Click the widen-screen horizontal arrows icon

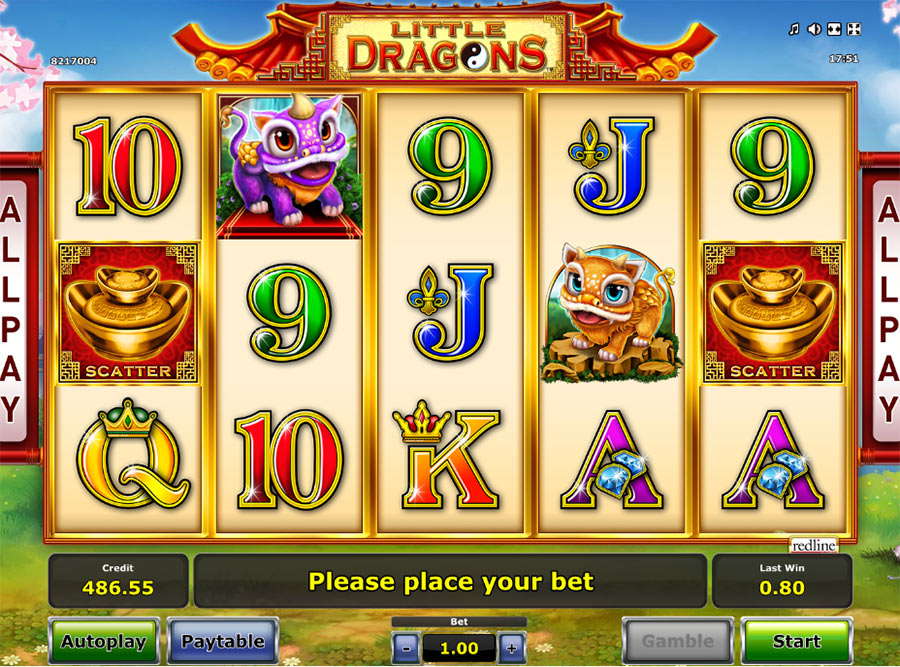click(x=834, y=29)
